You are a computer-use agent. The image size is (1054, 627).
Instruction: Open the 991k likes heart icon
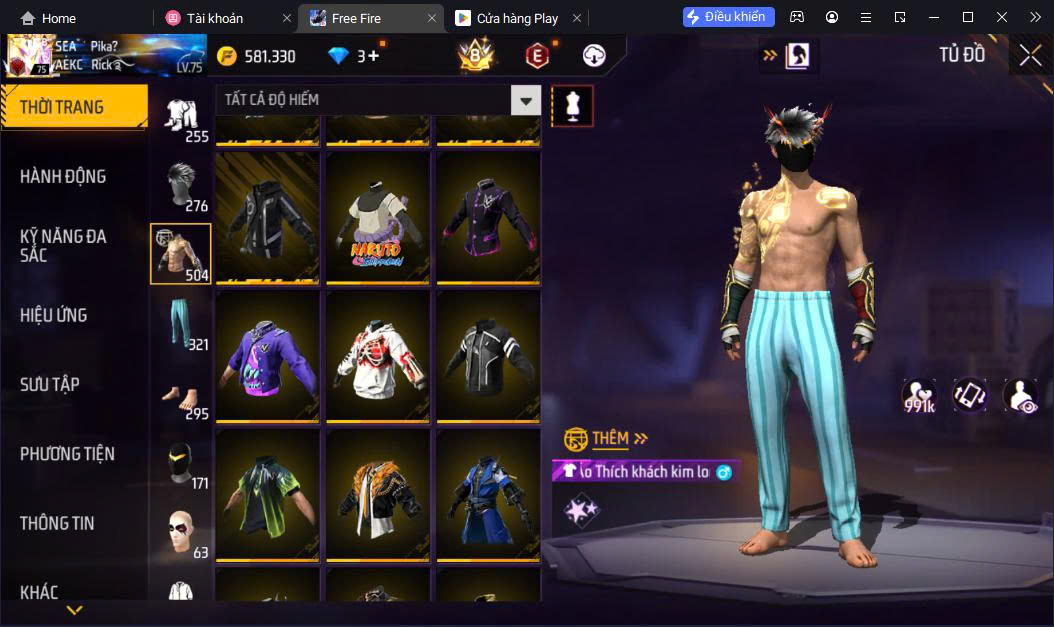pos(918,396)
